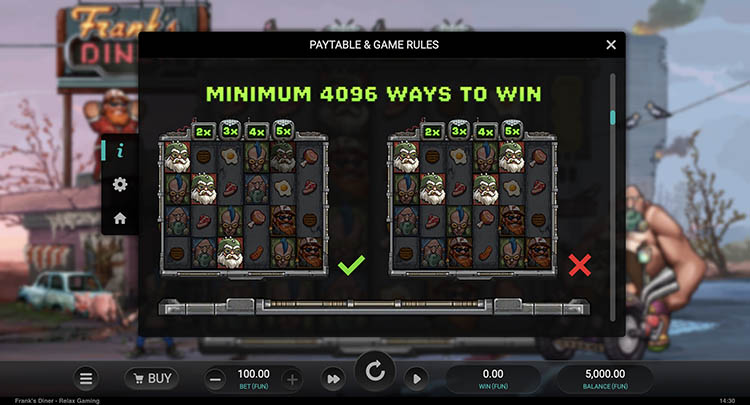This screenshot has height=405, width=750.
Task: Click the BUY feature button
Action: tap(151, 378)
